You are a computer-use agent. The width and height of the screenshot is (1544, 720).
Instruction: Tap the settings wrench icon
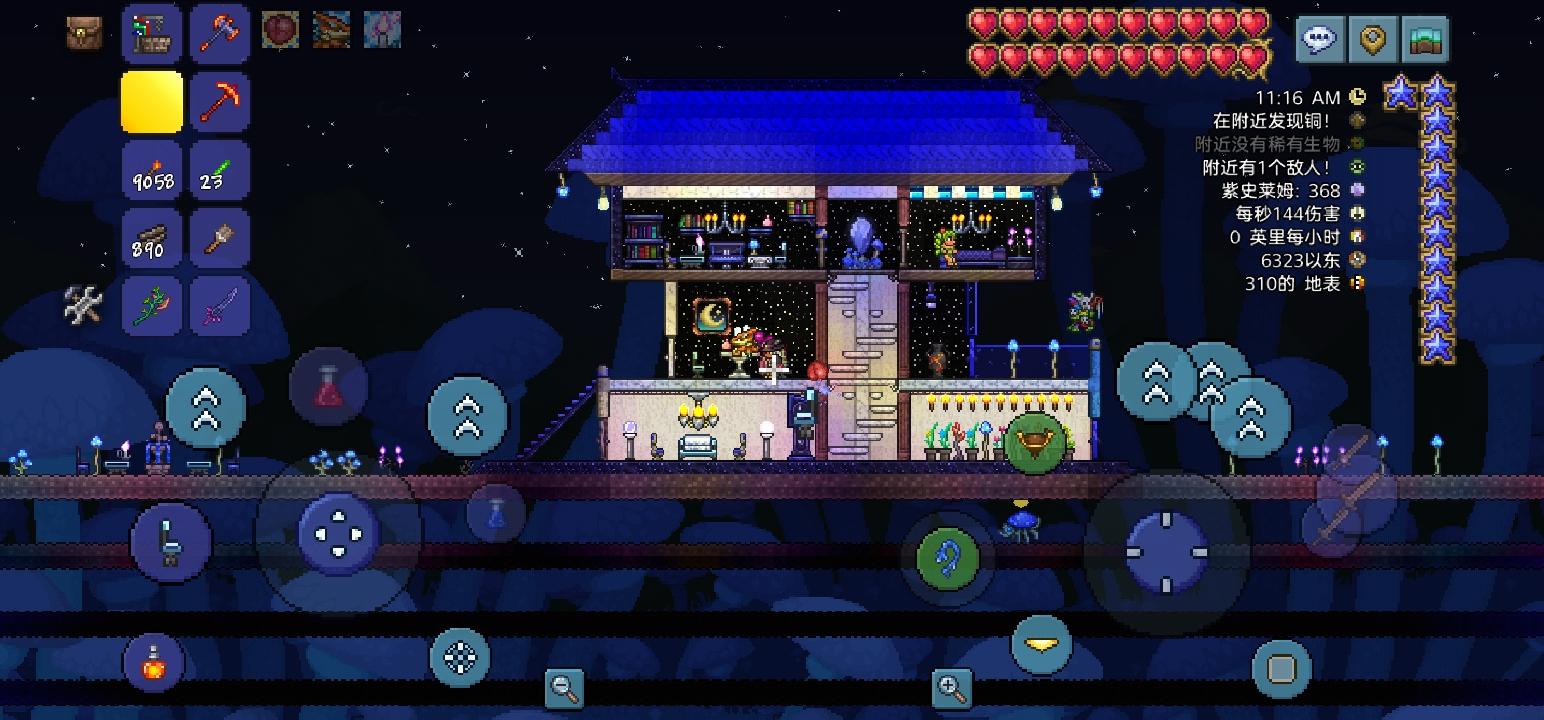(x=83, y=305)
